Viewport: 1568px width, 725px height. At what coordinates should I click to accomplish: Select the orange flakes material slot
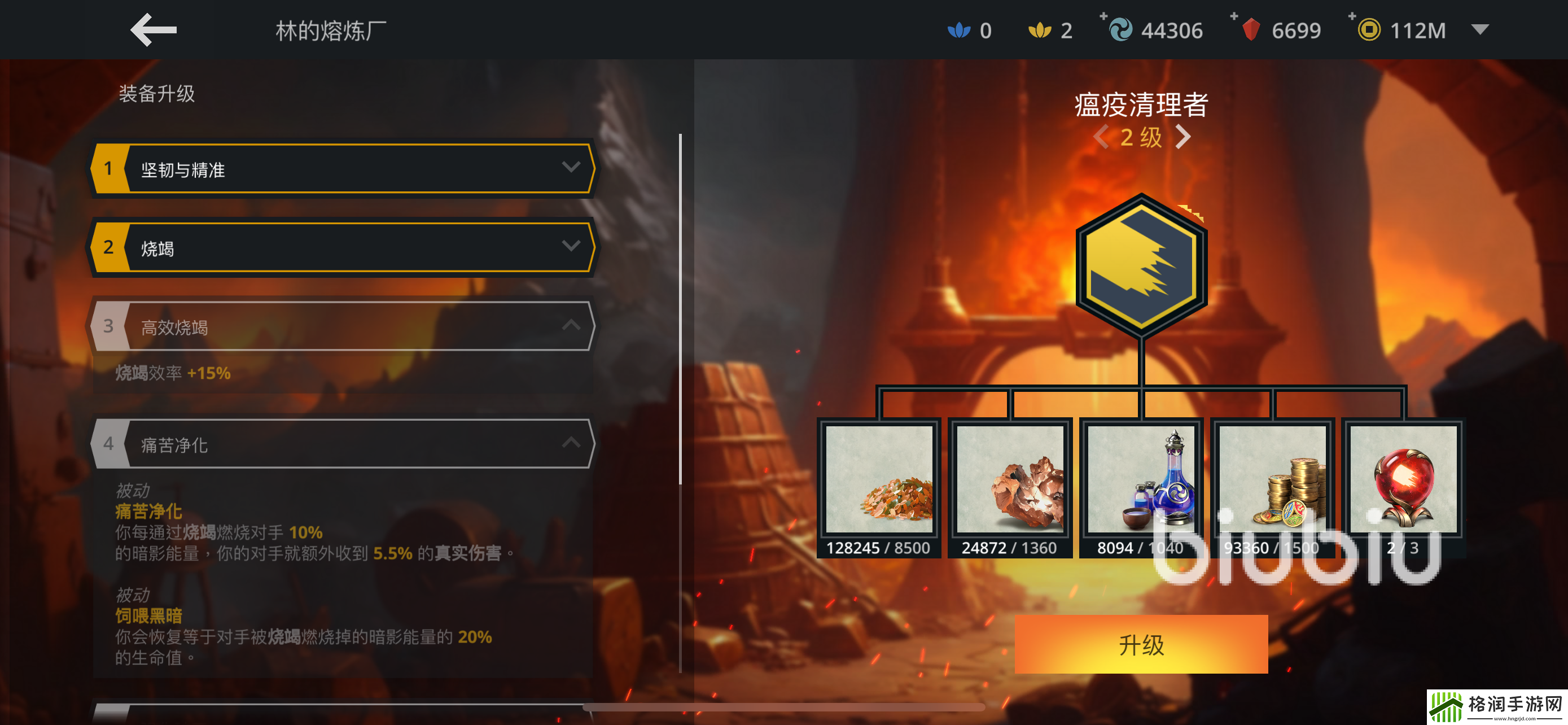coord(878,480)
